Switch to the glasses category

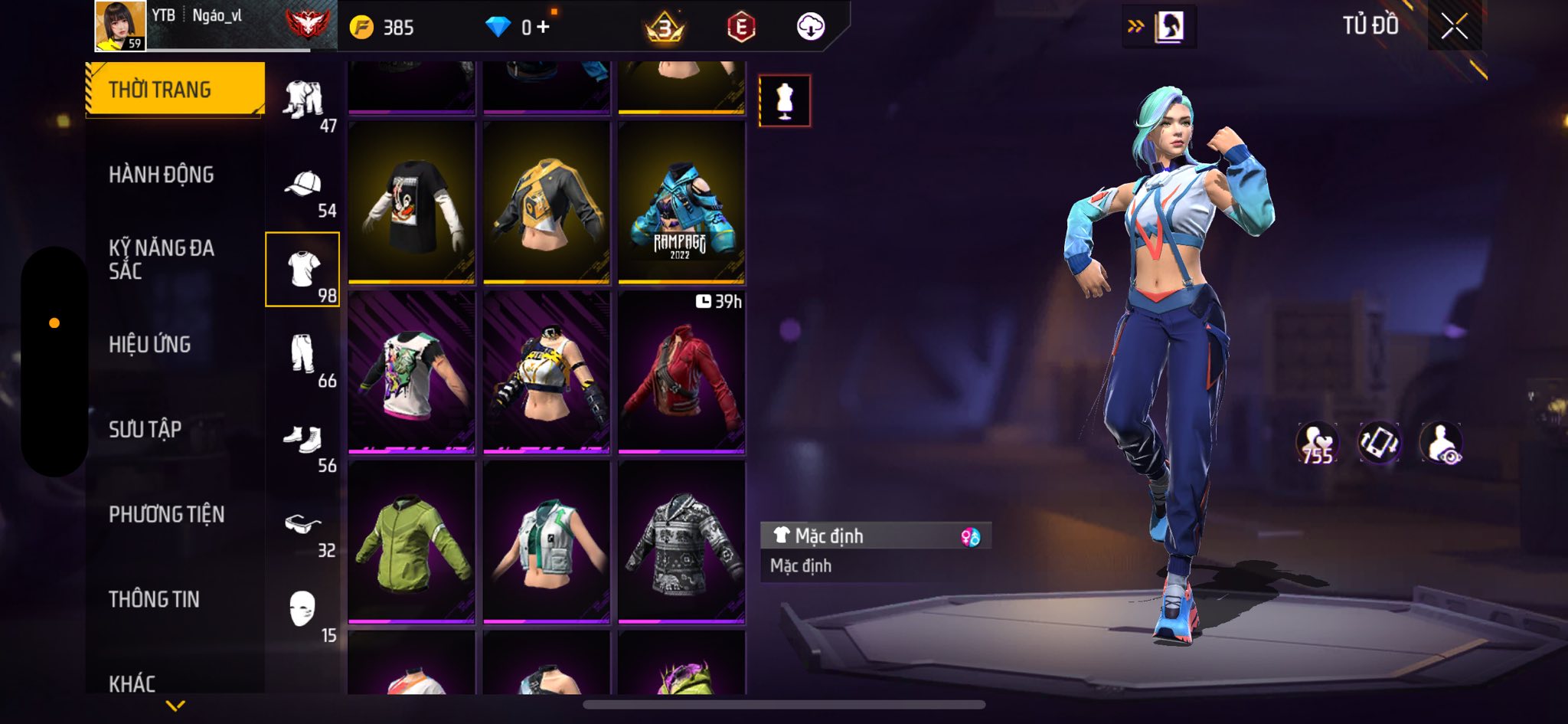[x=303, y=526]
